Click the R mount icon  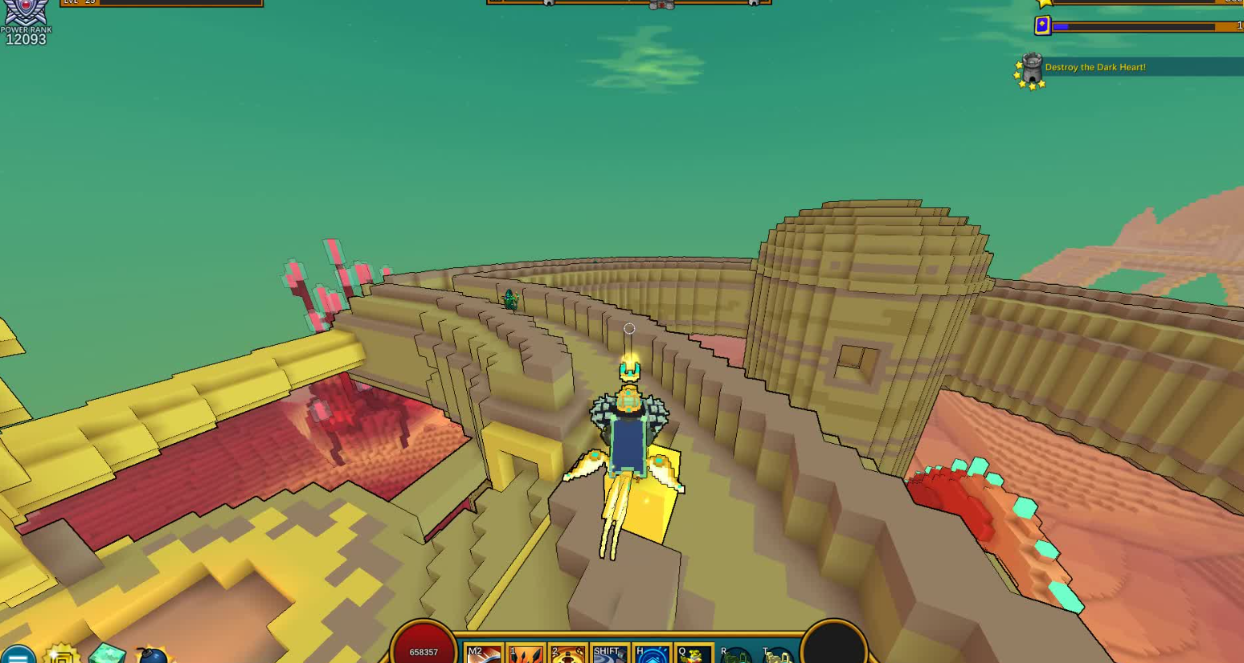click(736, 656)
